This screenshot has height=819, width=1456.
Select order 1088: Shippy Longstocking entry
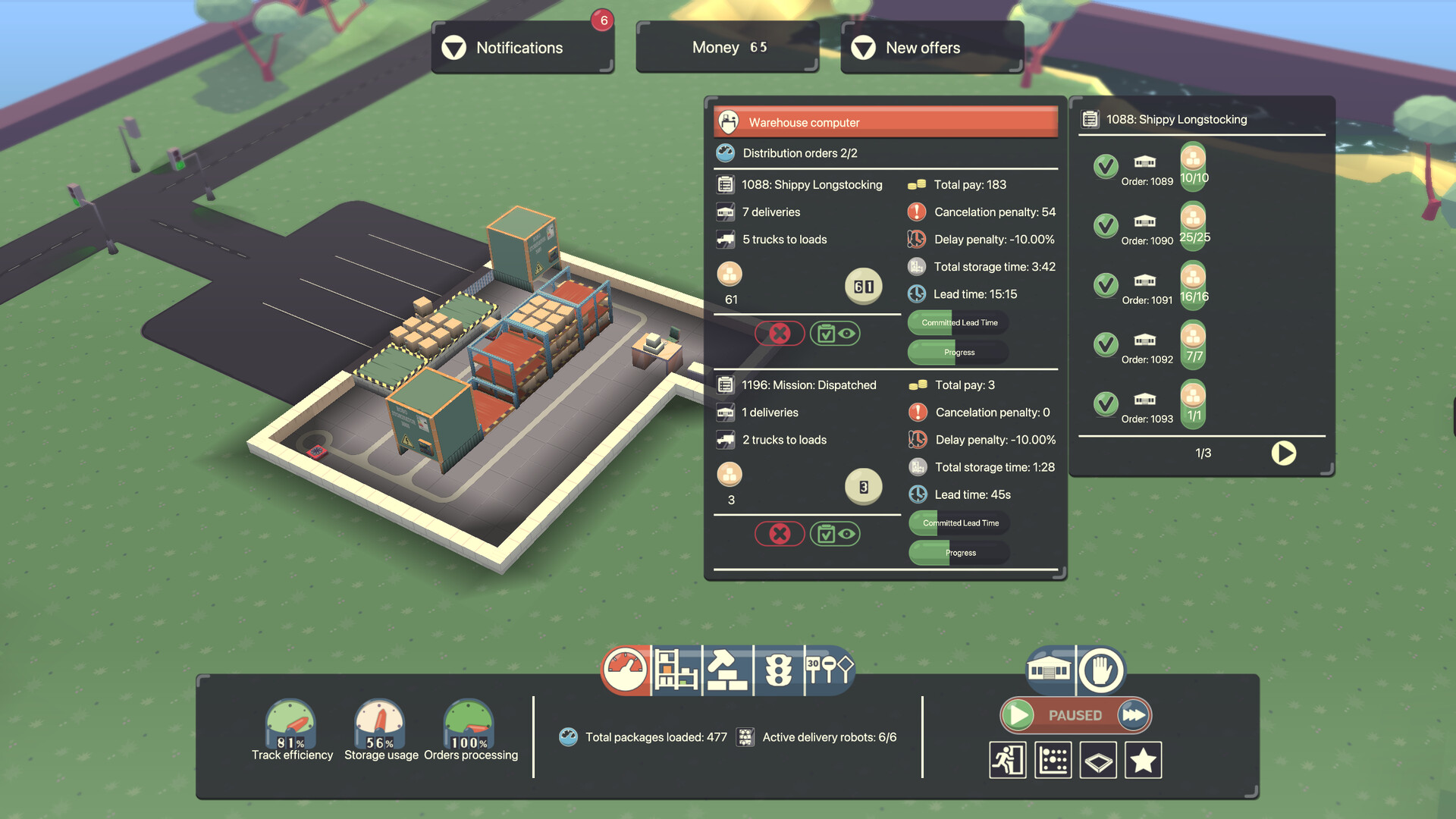[811, 184]
